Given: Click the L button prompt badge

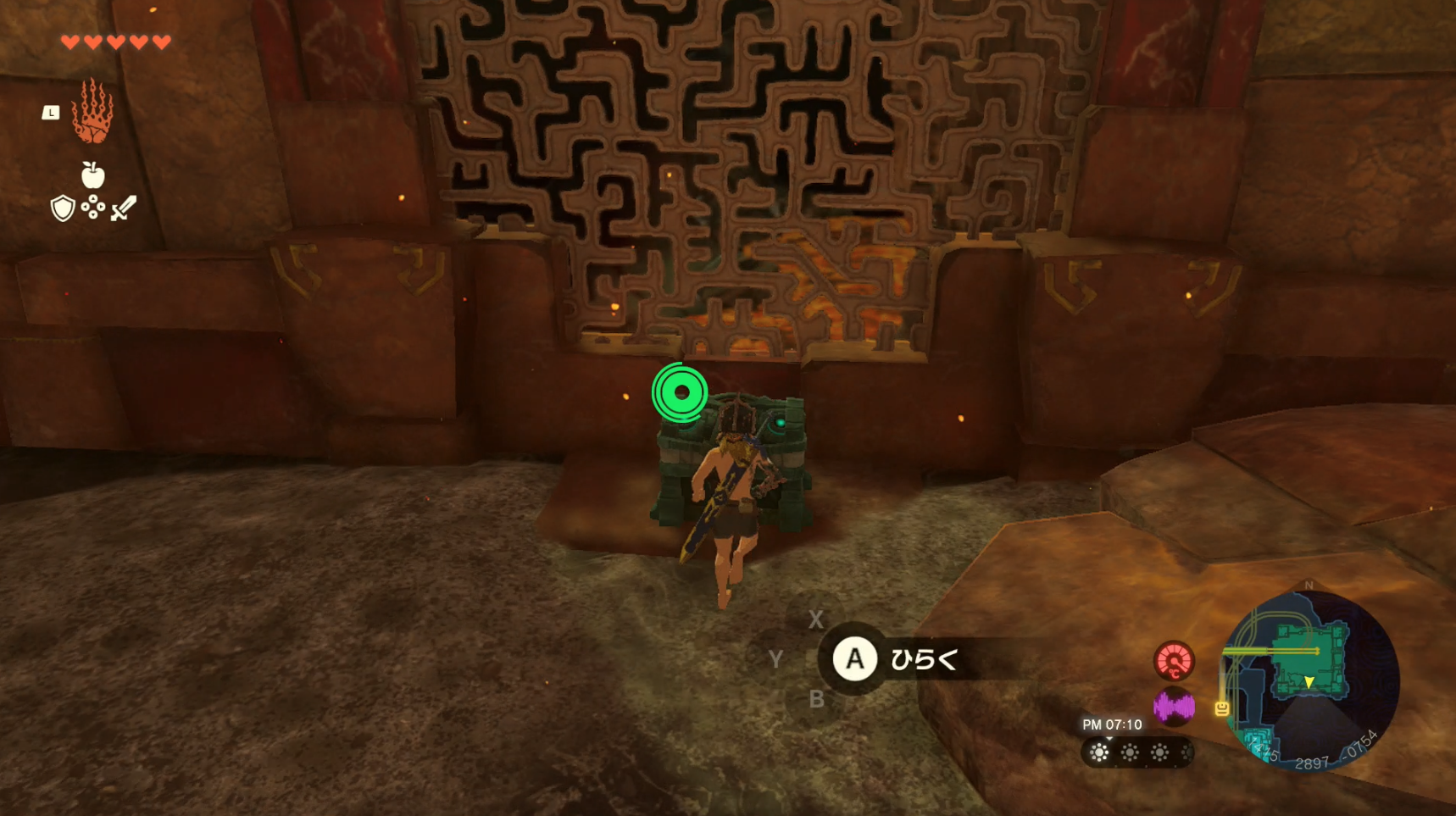Looking at the screenshot, I should point(51,110).
